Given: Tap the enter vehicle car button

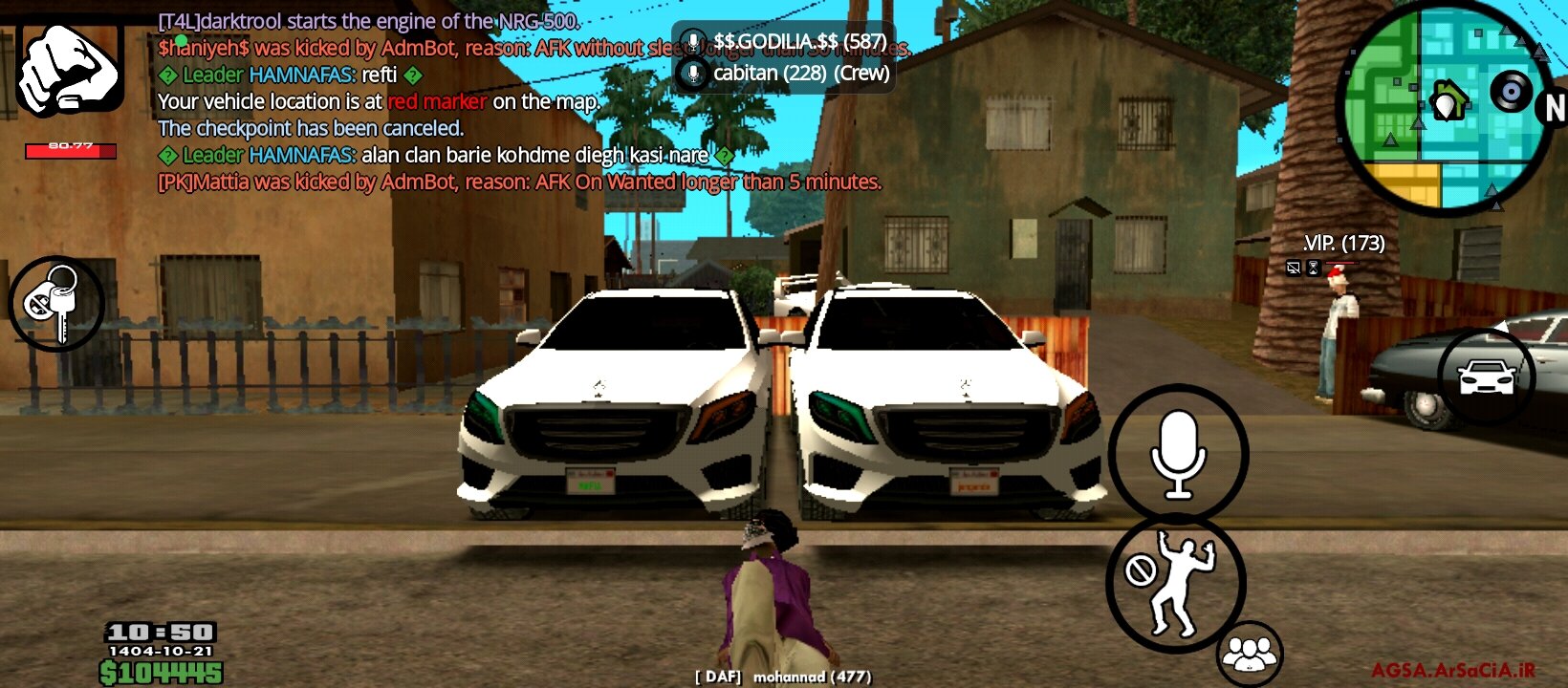Looking at the screenshot, I should tap(1486, 377).
